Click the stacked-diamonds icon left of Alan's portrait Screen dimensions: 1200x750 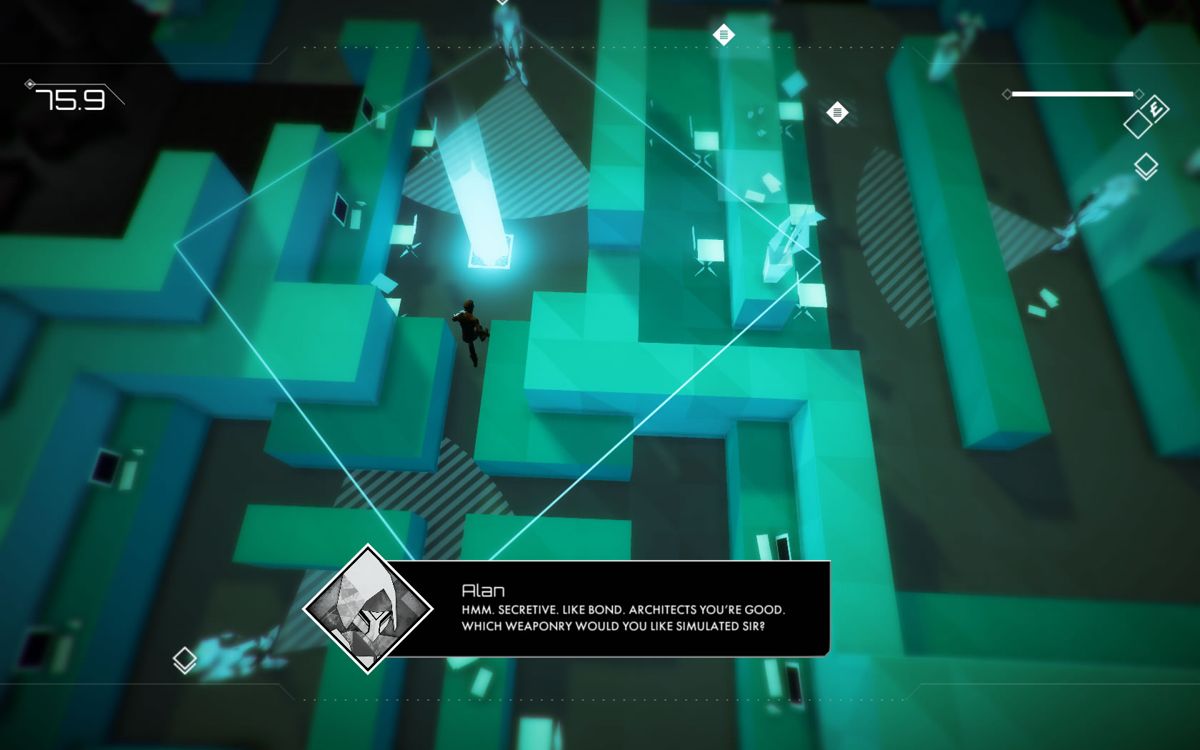tap(184, 659)
